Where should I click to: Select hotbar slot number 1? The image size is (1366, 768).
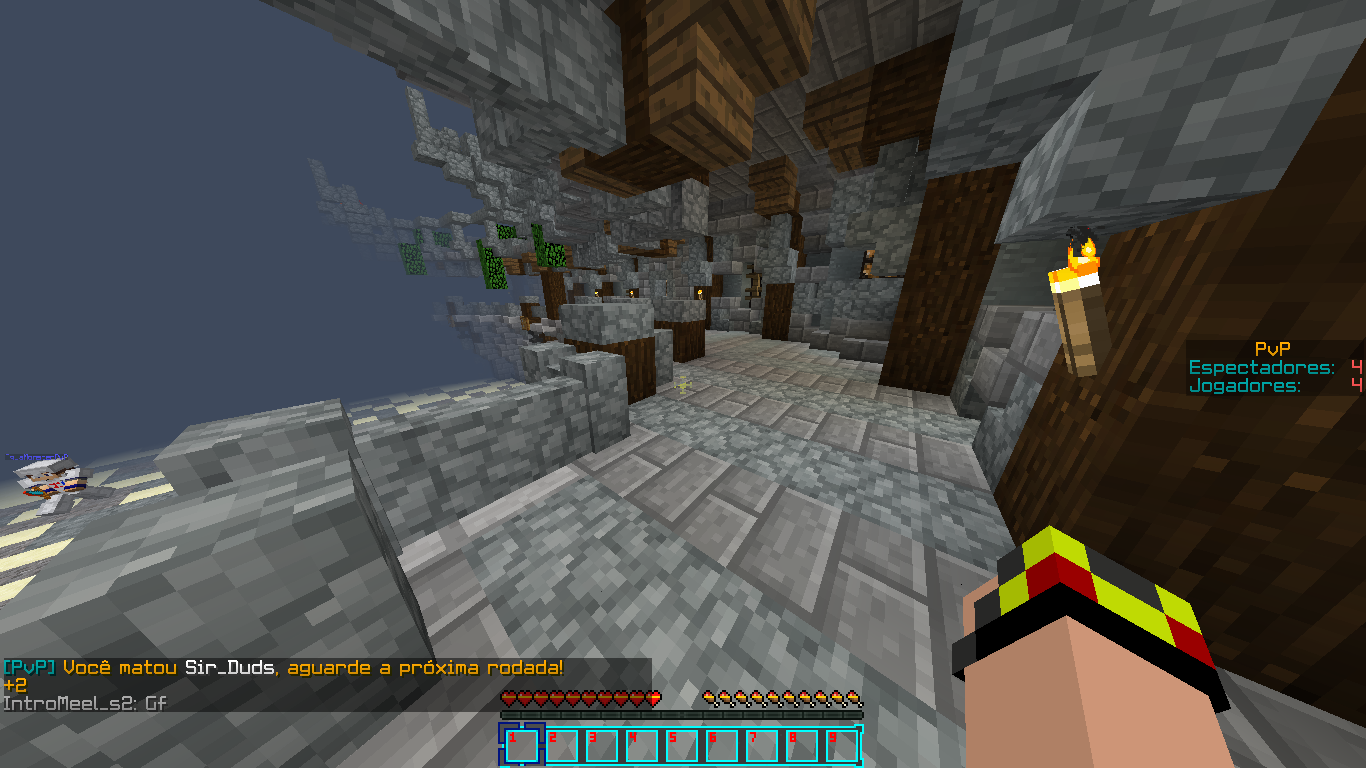[x=521, y=746]
